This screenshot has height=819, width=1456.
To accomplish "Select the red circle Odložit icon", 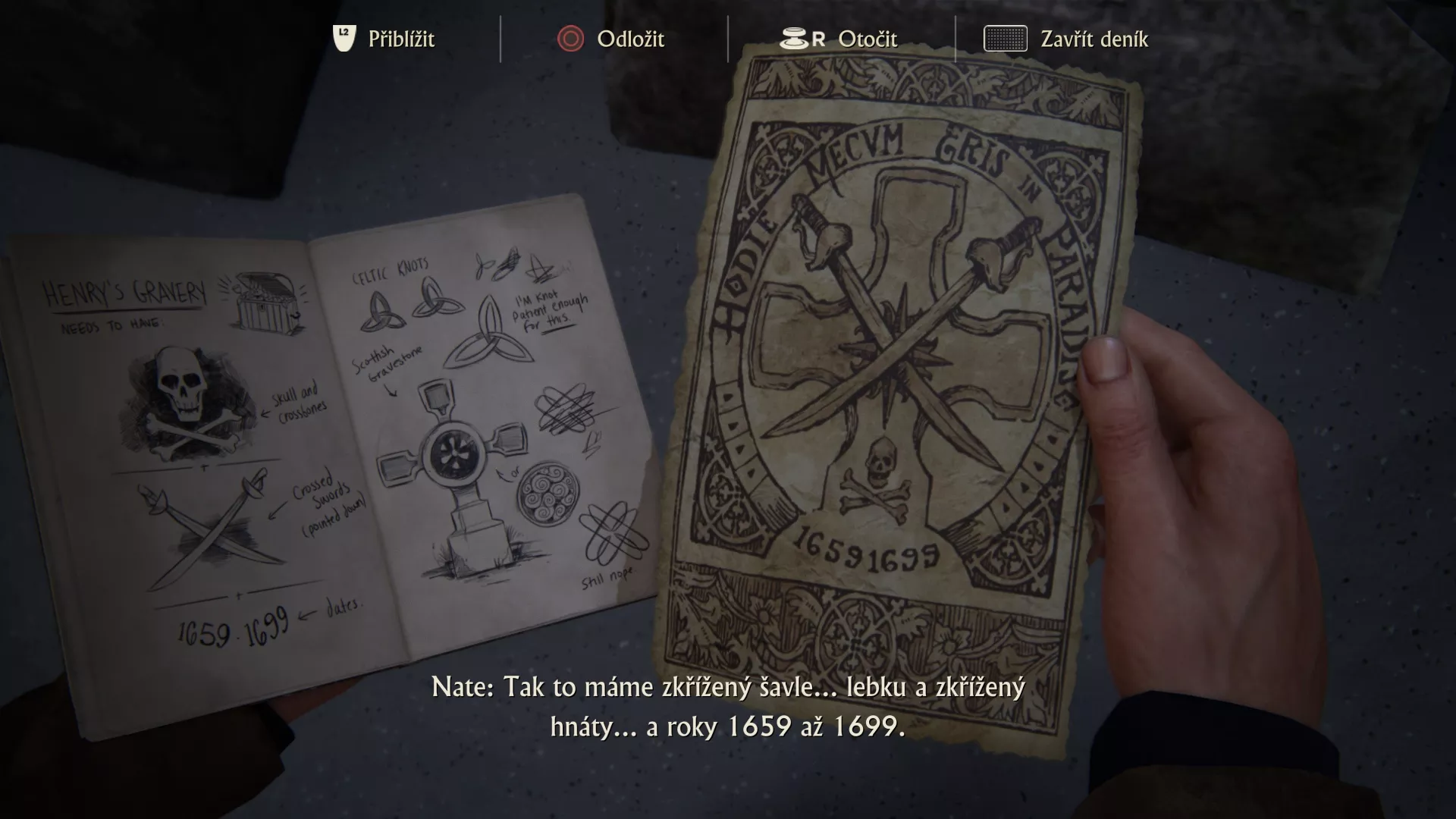I will click(x=570, y=39).
